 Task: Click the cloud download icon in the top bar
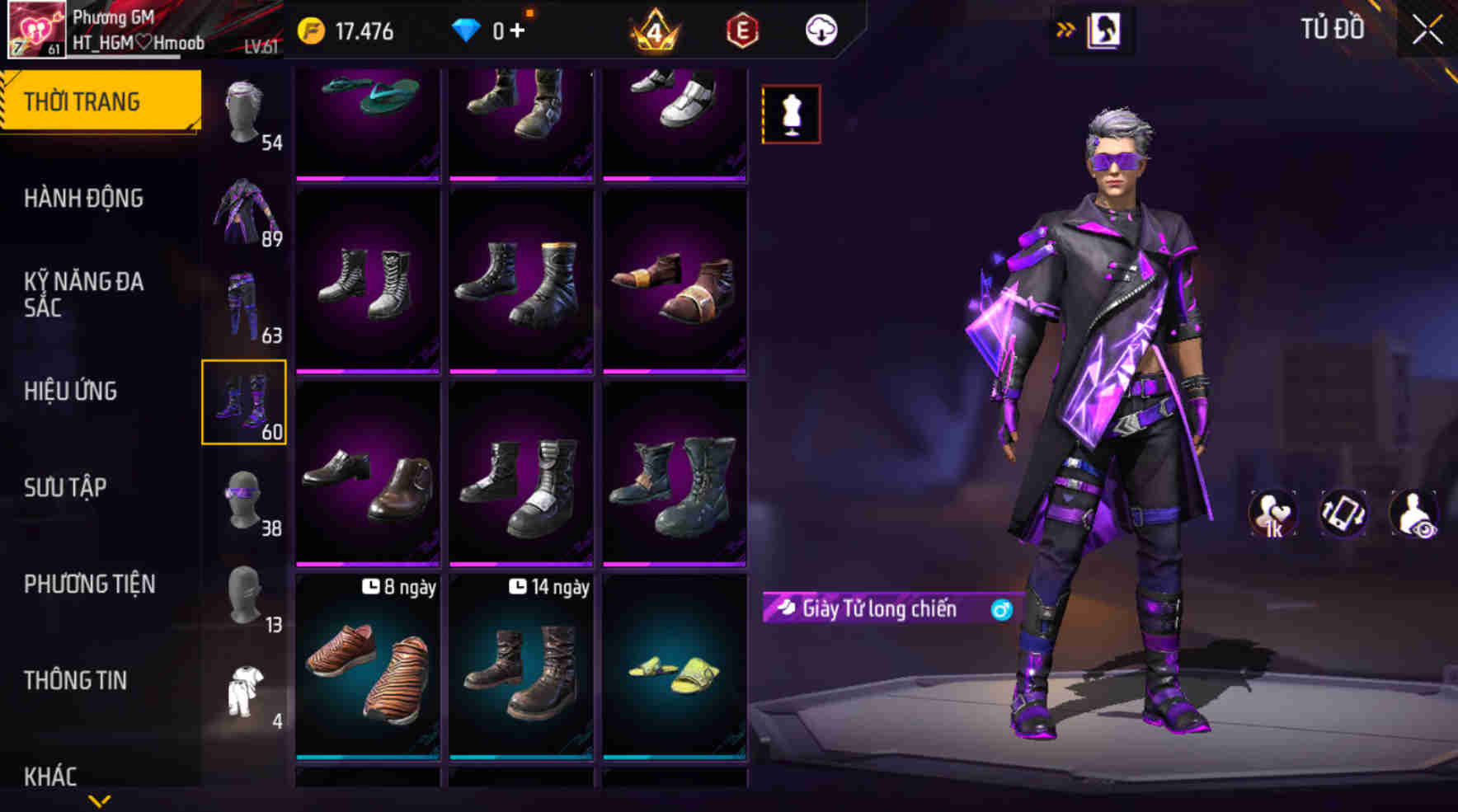[x=820, y=30]
